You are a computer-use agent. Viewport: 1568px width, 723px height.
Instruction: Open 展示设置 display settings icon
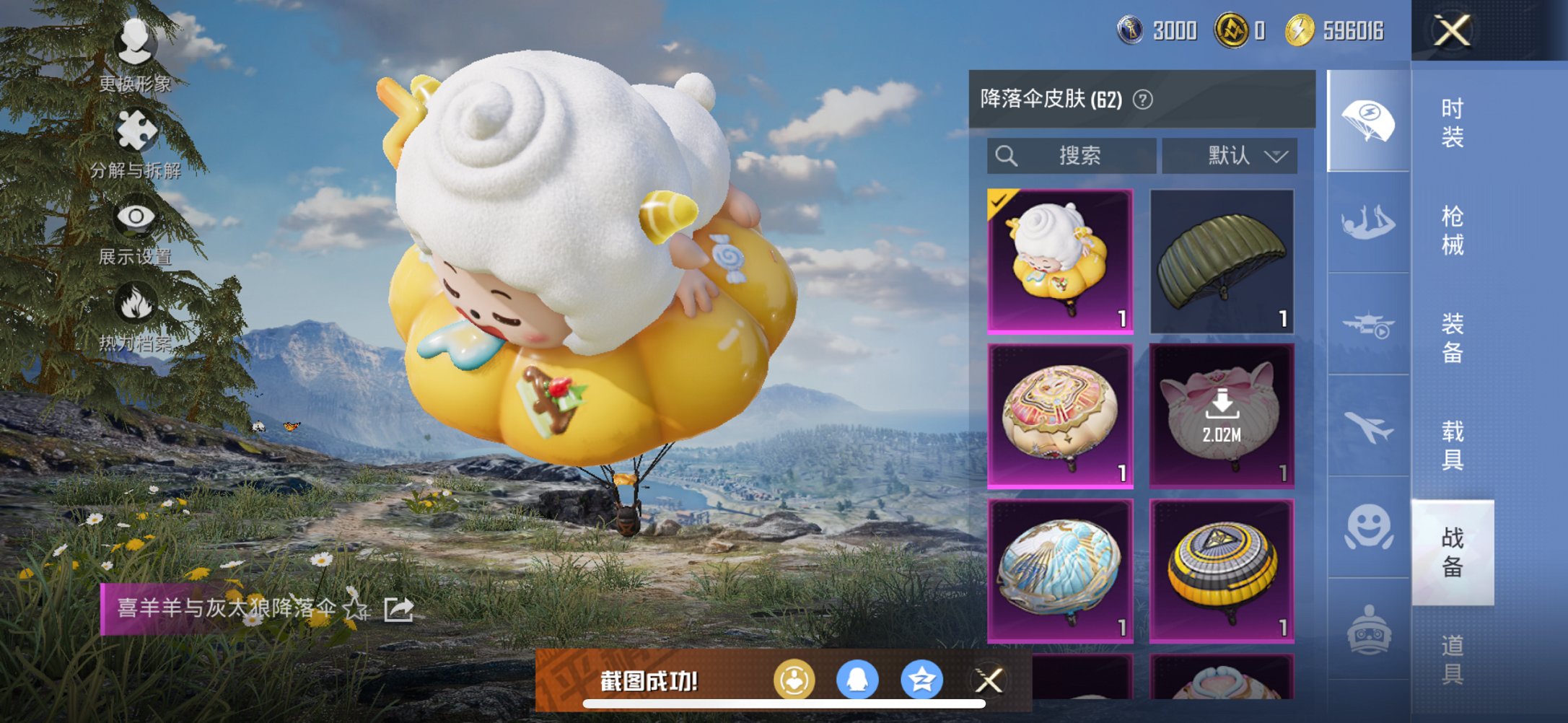pos(136,216)
